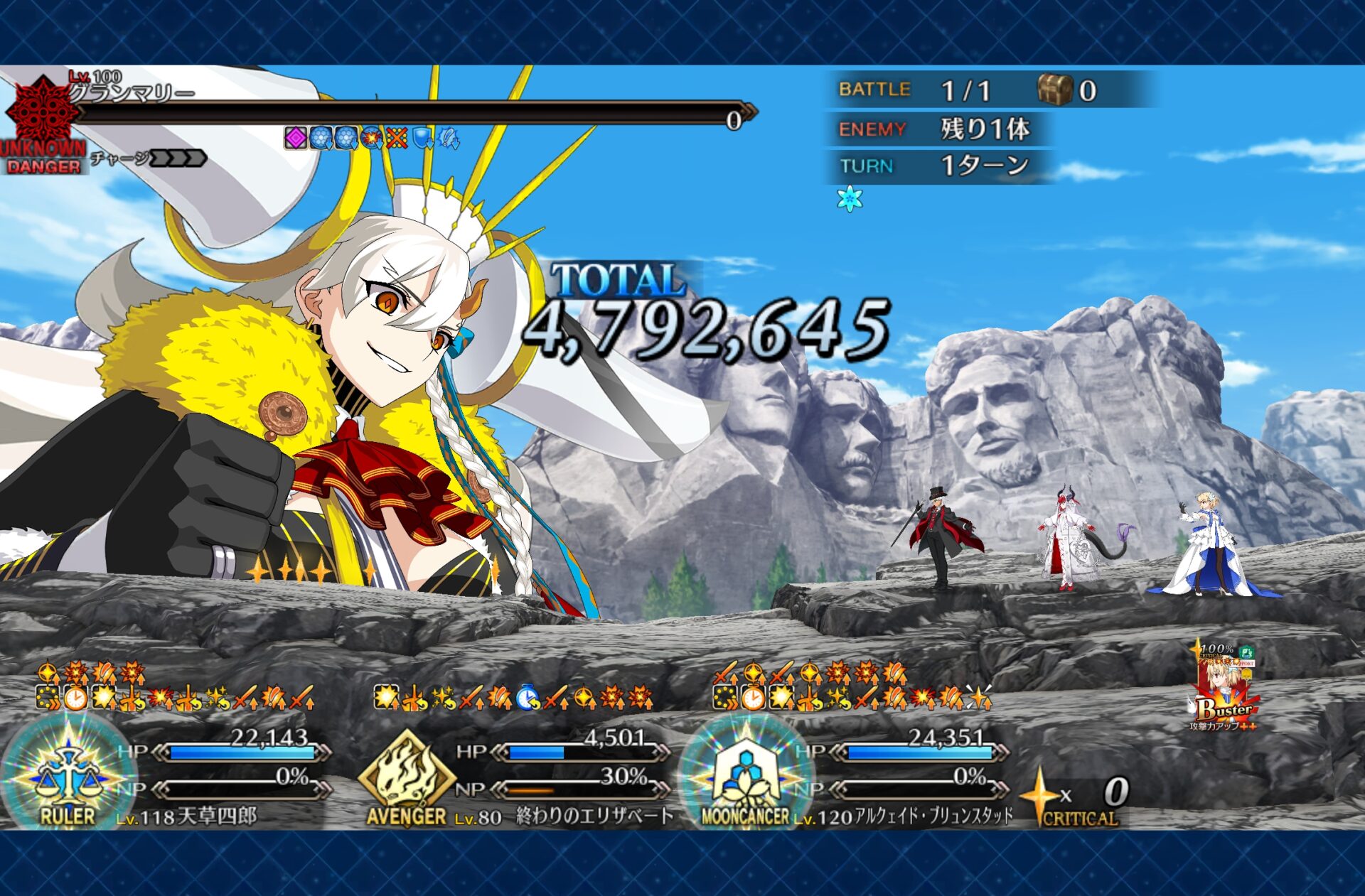
Task: Select the Buster command card thumbnail
Action: (x=1223, y=688)
